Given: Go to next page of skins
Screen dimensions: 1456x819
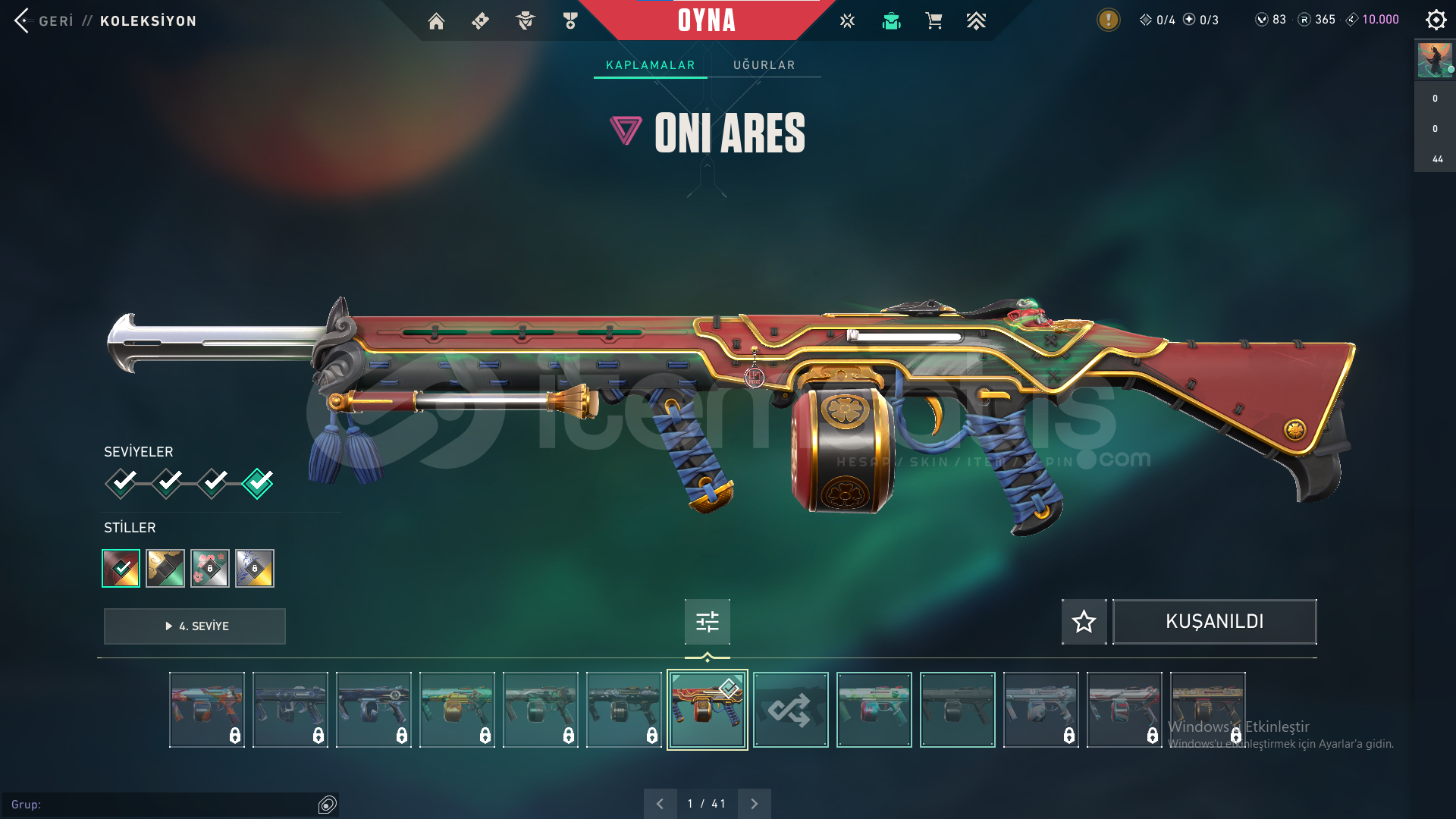Looking at the screenshot, I should click(x=754, y=804).
